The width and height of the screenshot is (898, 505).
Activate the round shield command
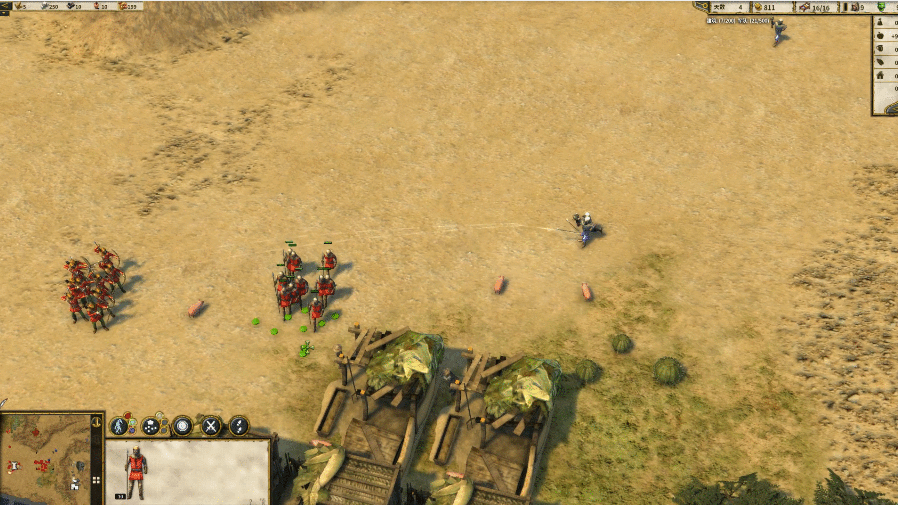point(182,426)
